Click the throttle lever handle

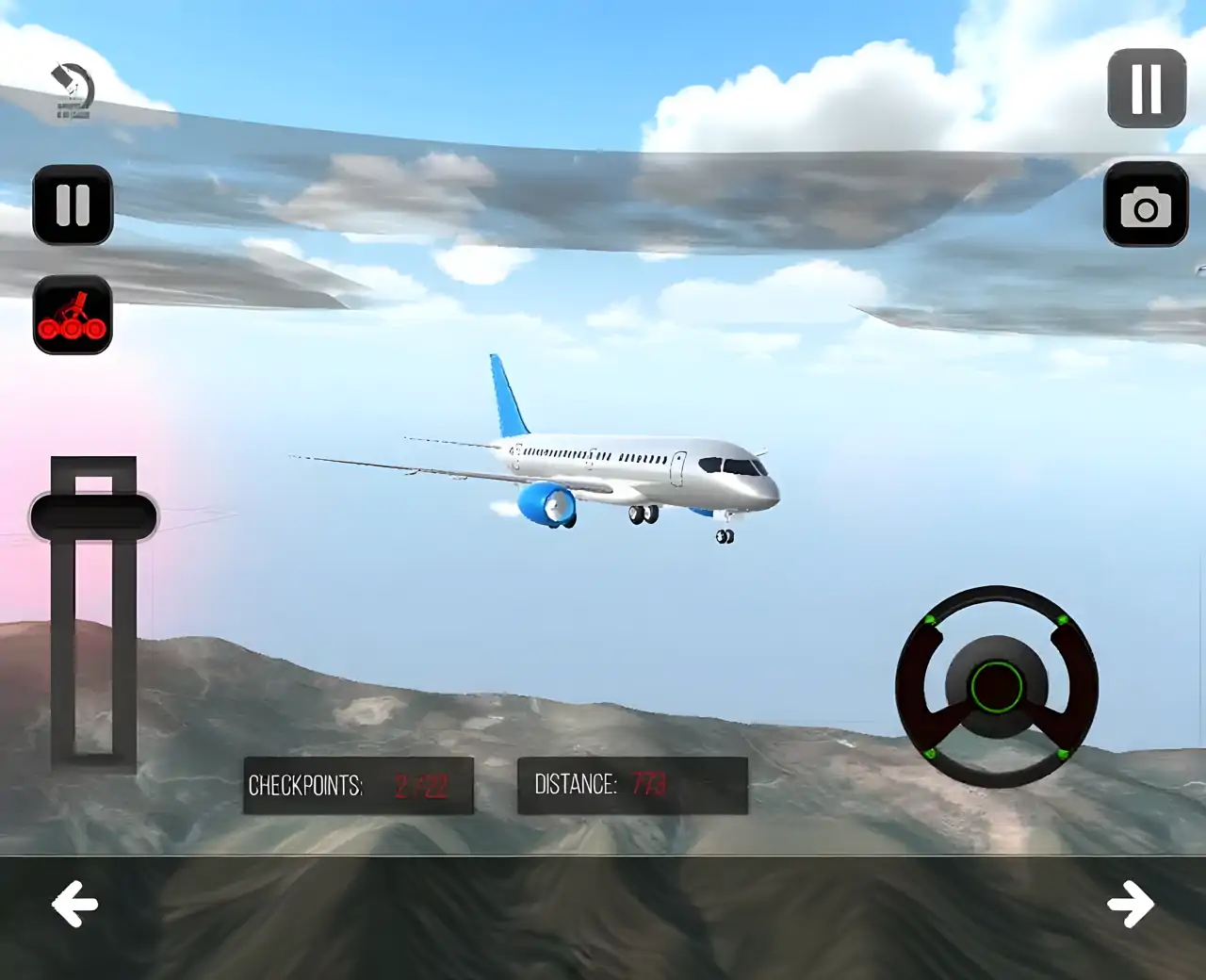pyautogui.click(x=93, y=516)
